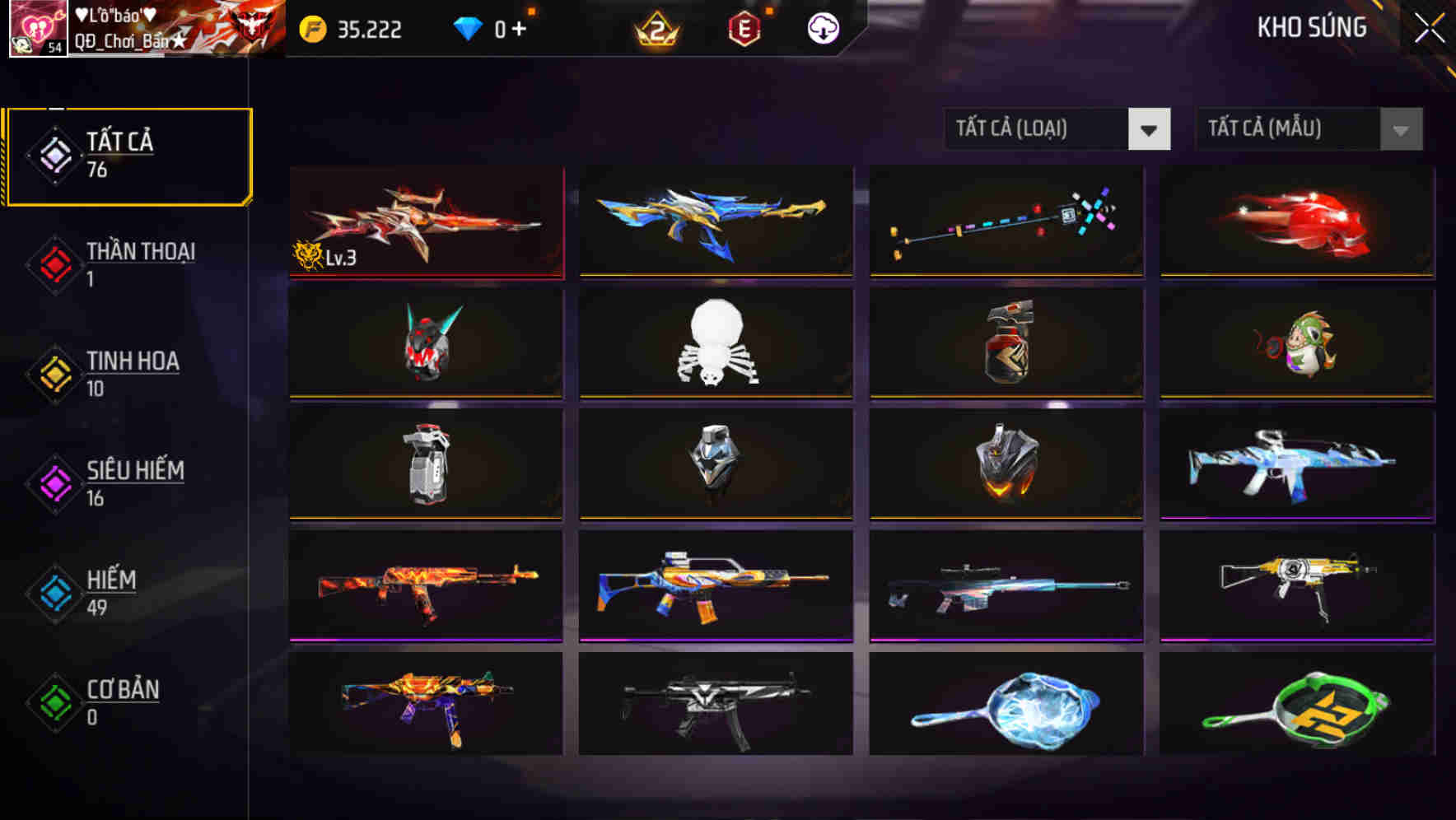Select the HIẾM blue rarity icon
Image resolution: width=1456 pixels, height=820 pixels.
(x=54, y=594)
